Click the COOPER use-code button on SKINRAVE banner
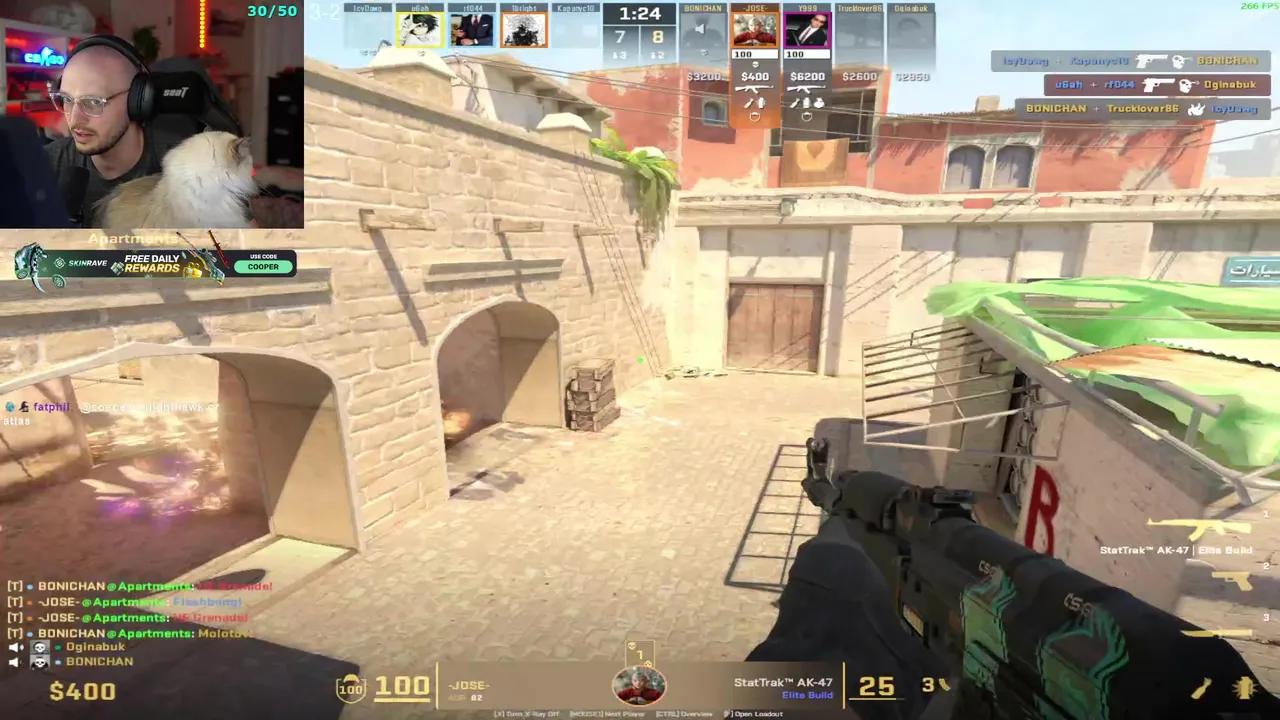This screenshot has width=1280, height=720. (262, 267)
